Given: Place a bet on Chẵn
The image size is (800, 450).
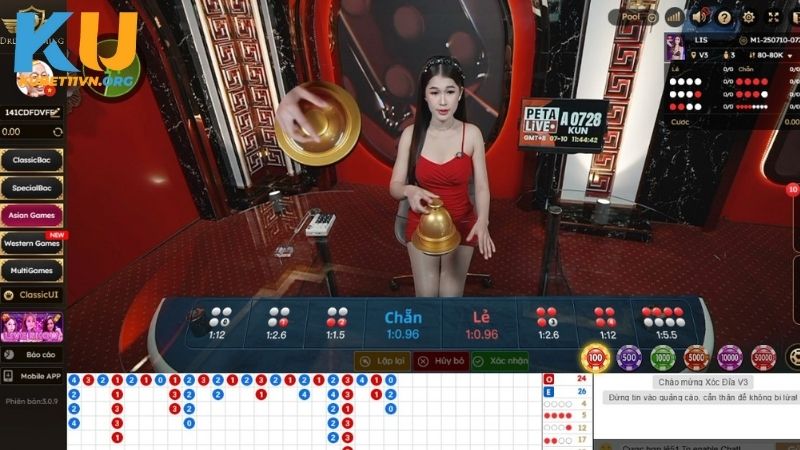Looking at the screenshot, I should pyautogui.click(x=402, y=324).
